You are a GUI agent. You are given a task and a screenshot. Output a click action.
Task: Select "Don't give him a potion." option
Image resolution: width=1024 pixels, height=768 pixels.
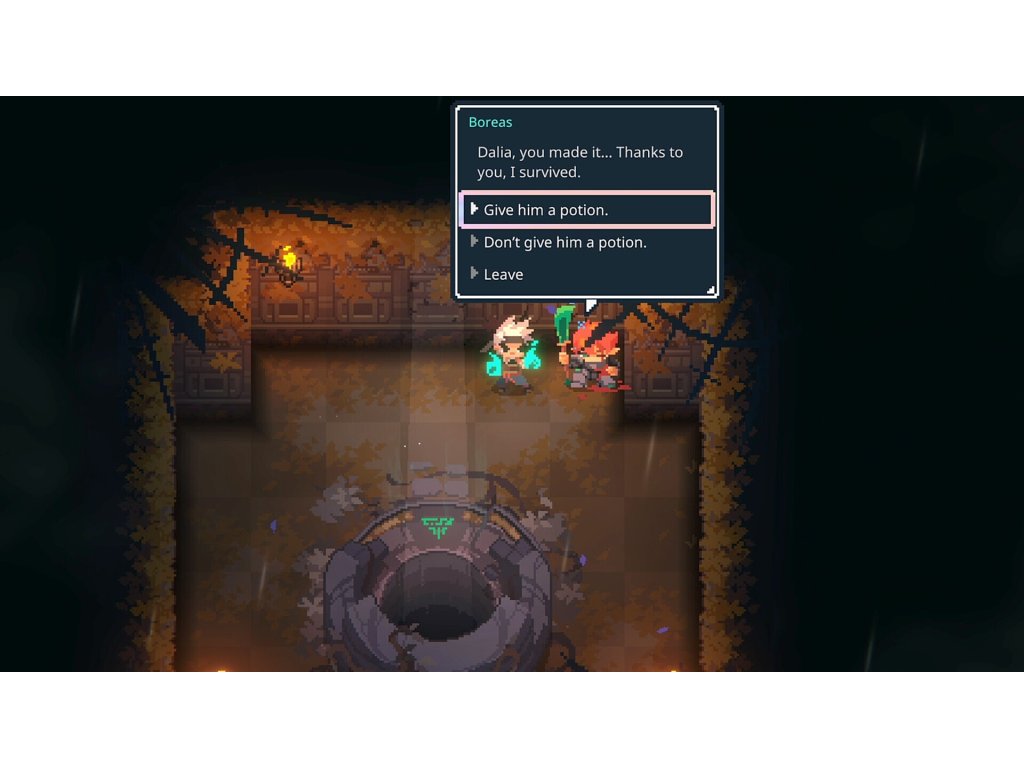tap(565, 242)
